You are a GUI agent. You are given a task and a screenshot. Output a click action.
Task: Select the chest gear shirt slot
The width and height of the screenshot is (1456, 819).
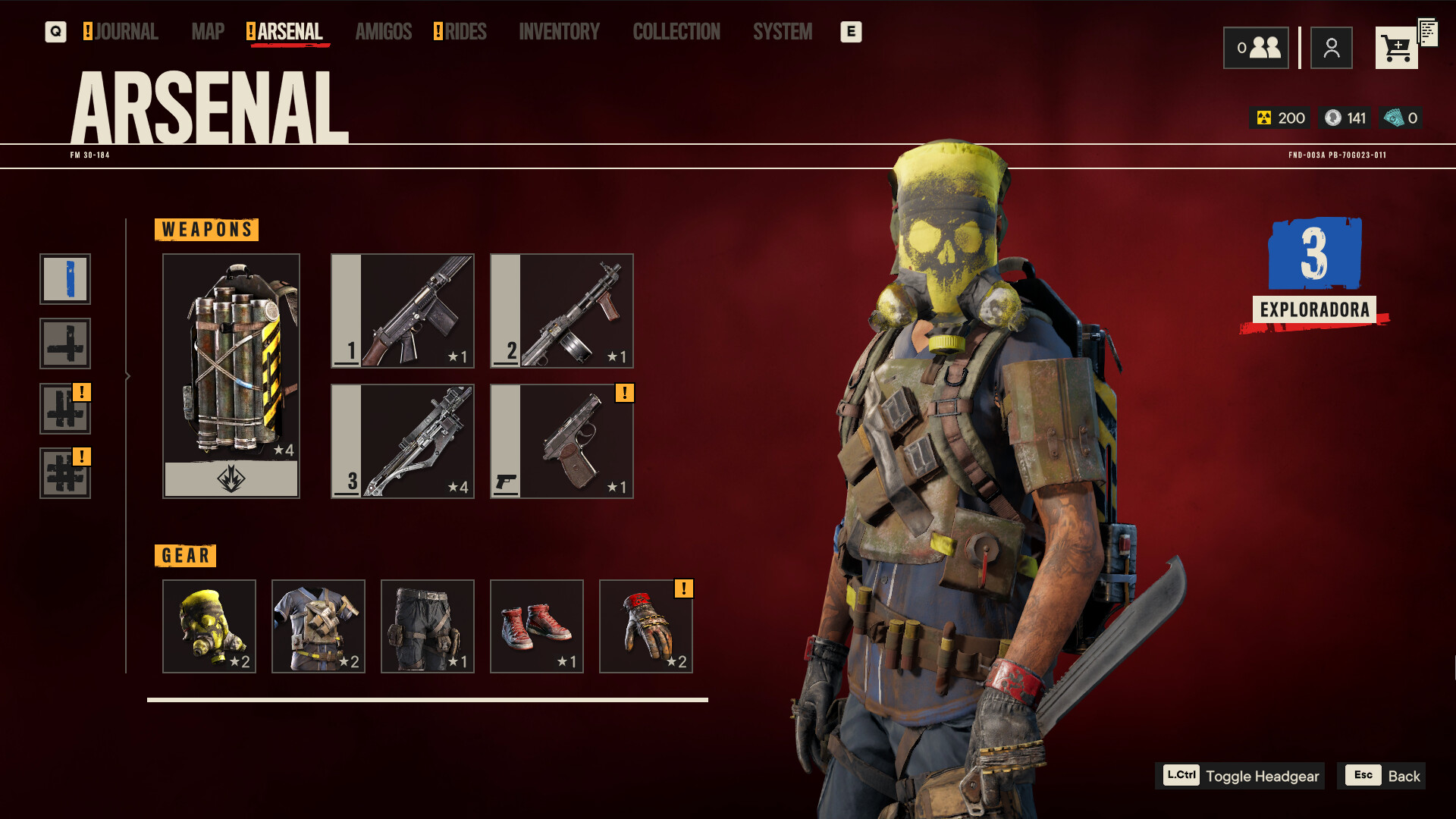318,626
